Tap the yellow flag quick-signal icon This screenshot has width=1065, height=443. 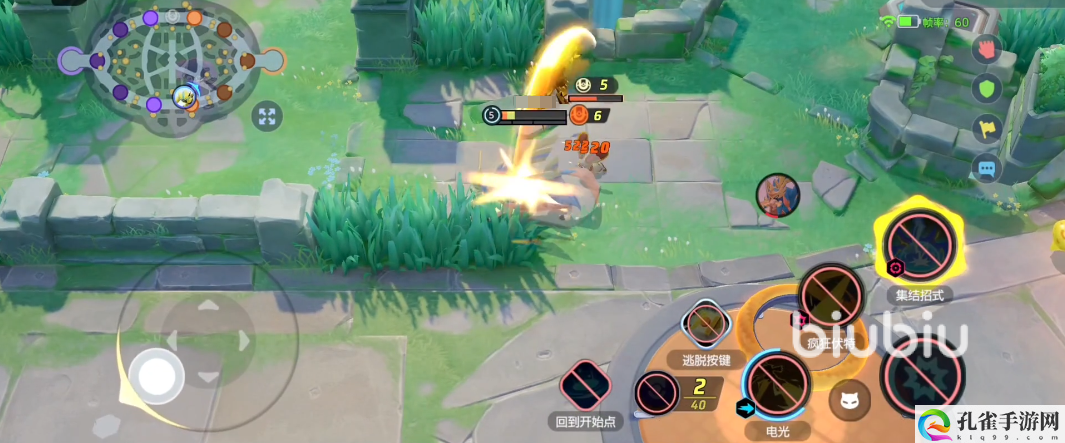tap(987, 129)
